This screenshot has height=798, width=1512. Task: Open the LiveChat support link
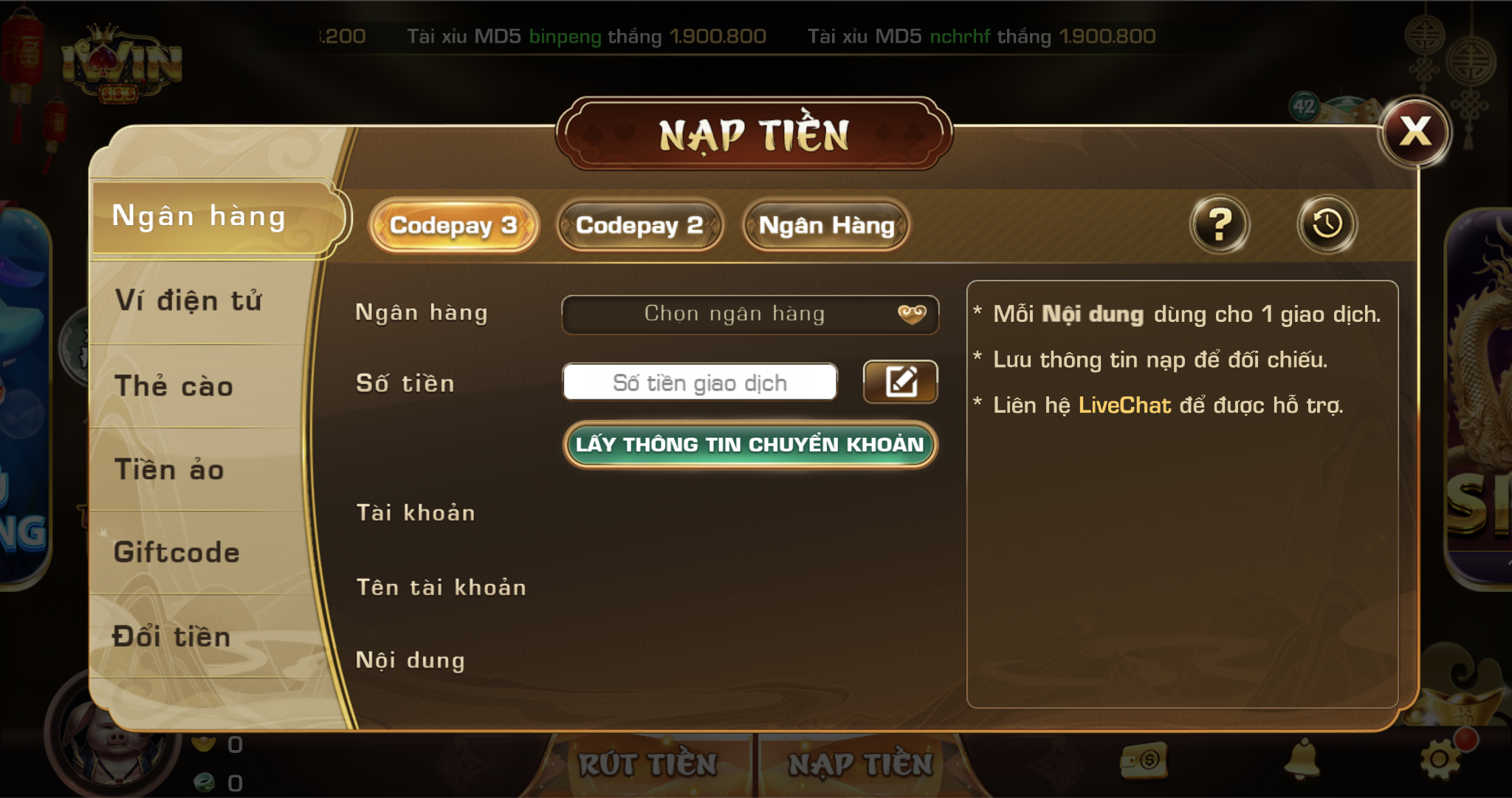[1124, 405]
